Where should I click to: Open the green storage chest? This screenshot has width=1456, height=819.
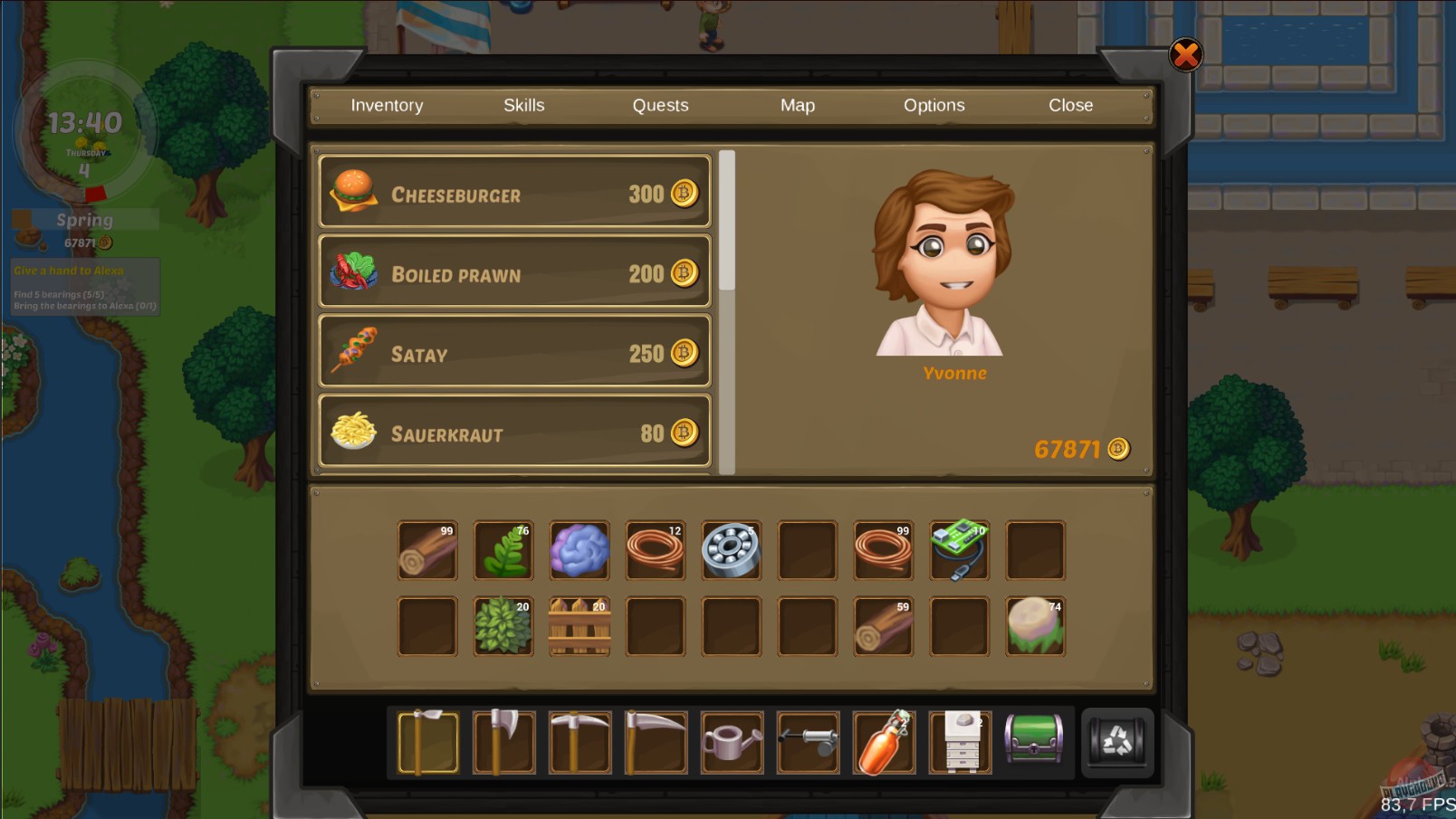tap(1037, 742)
